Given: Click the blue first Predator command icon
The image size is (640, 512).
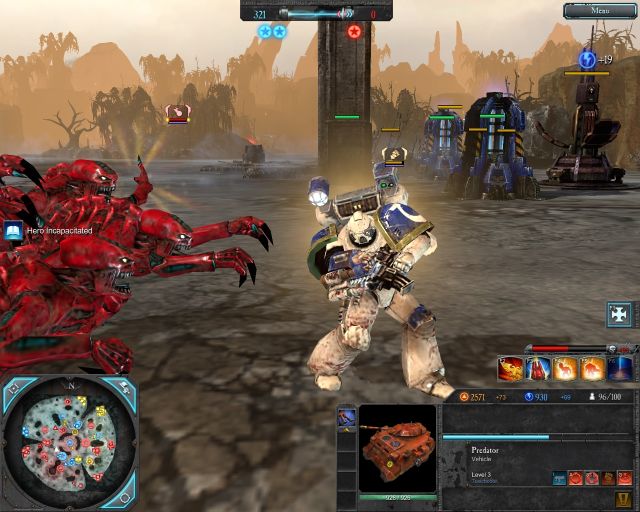Looking at the screenshot, I should [x=559, y=478].
